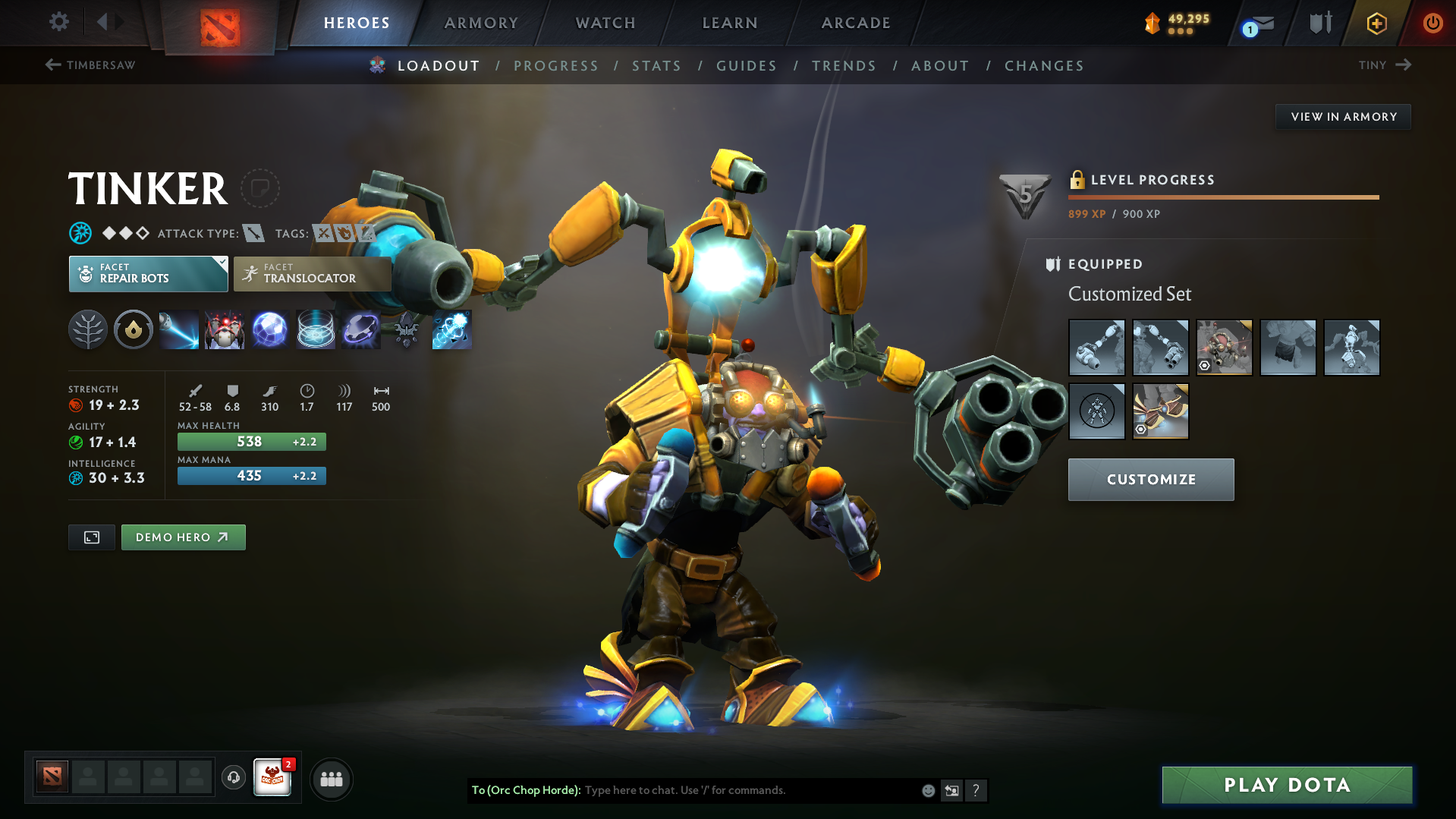The width and height of the screenshot is (1456, 819).
Task: Open Tinker's talent tree icon
Action: pyautogui.click(x=88, y=329)
